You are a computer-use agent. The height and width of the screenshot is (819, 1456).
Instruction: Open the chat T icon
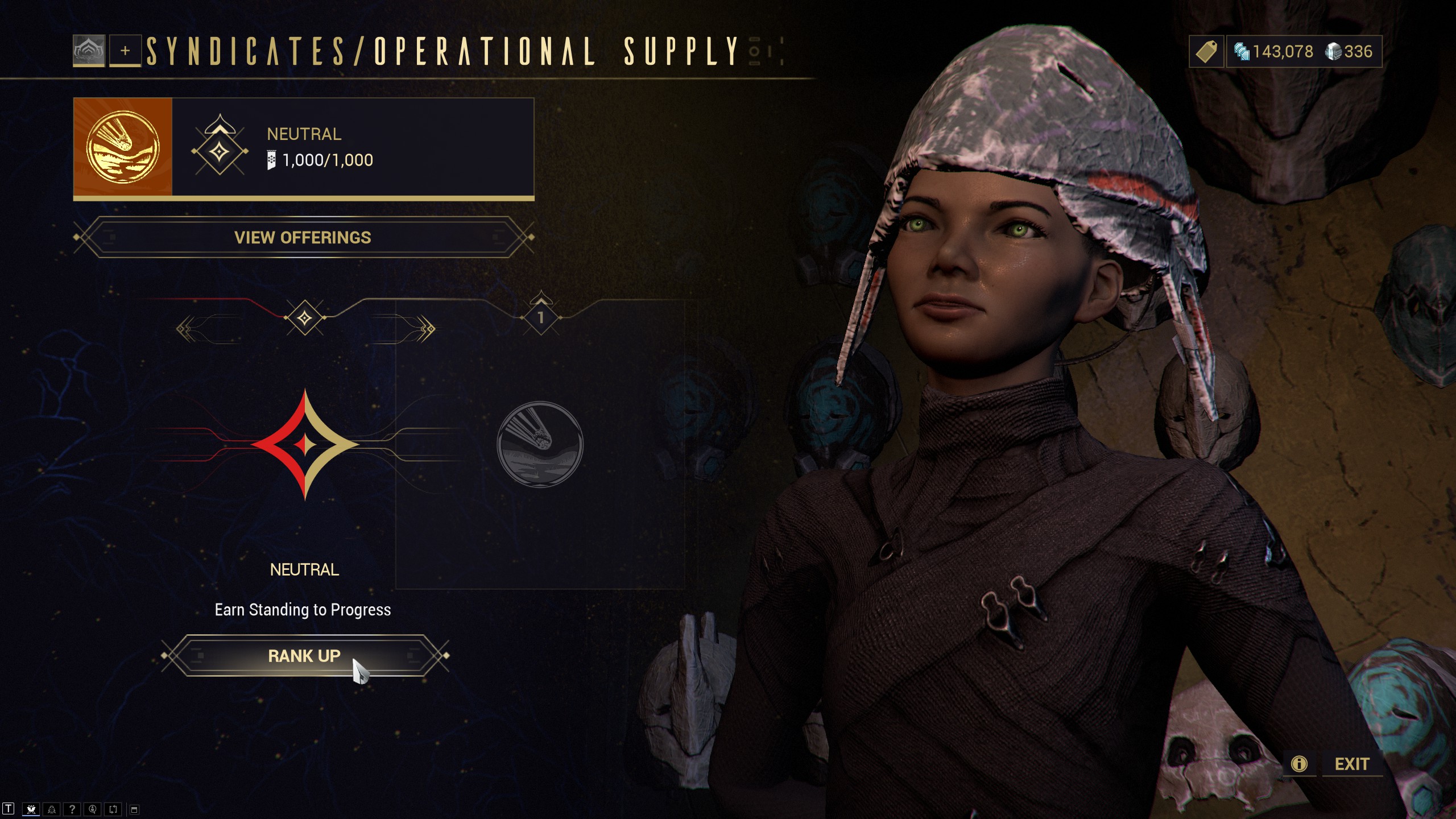[x=9, y=809]
